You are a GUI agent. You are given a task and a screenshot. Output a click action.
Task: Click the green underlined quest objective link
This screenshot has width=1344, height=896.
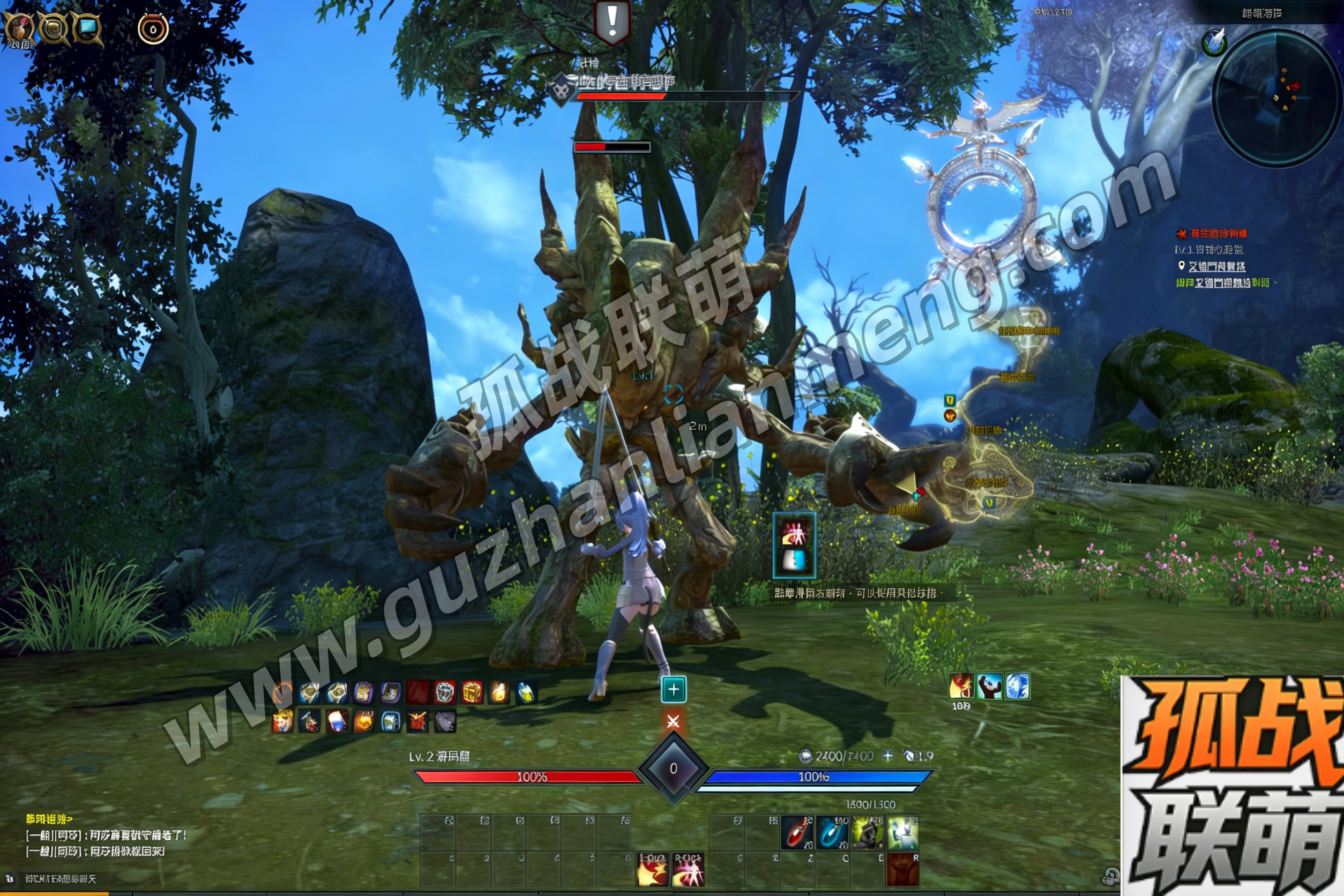coord(1222,282)
